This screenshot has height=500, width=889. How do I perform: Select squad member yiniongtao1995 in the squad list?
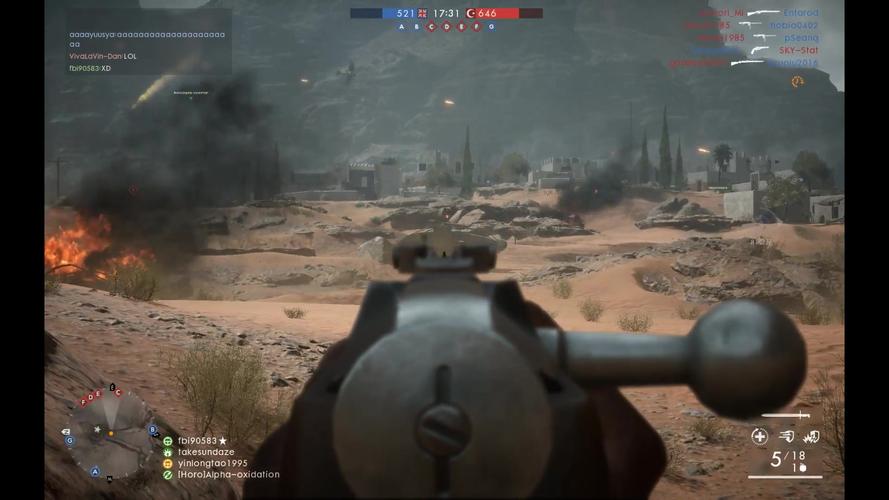[212, 463]
